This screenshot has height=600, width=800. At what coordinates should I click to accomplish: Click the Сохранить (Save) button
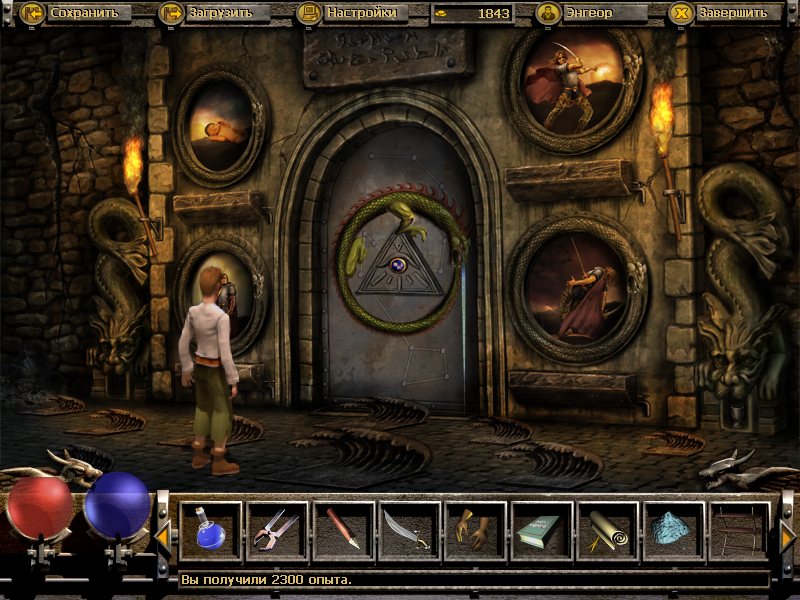tap(75, 13)
